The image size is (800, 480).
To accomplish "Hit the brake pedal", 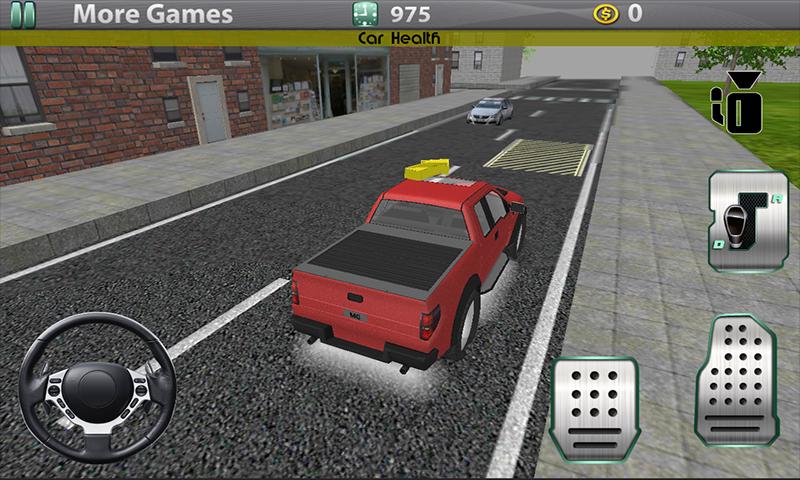I will [597, 407].
